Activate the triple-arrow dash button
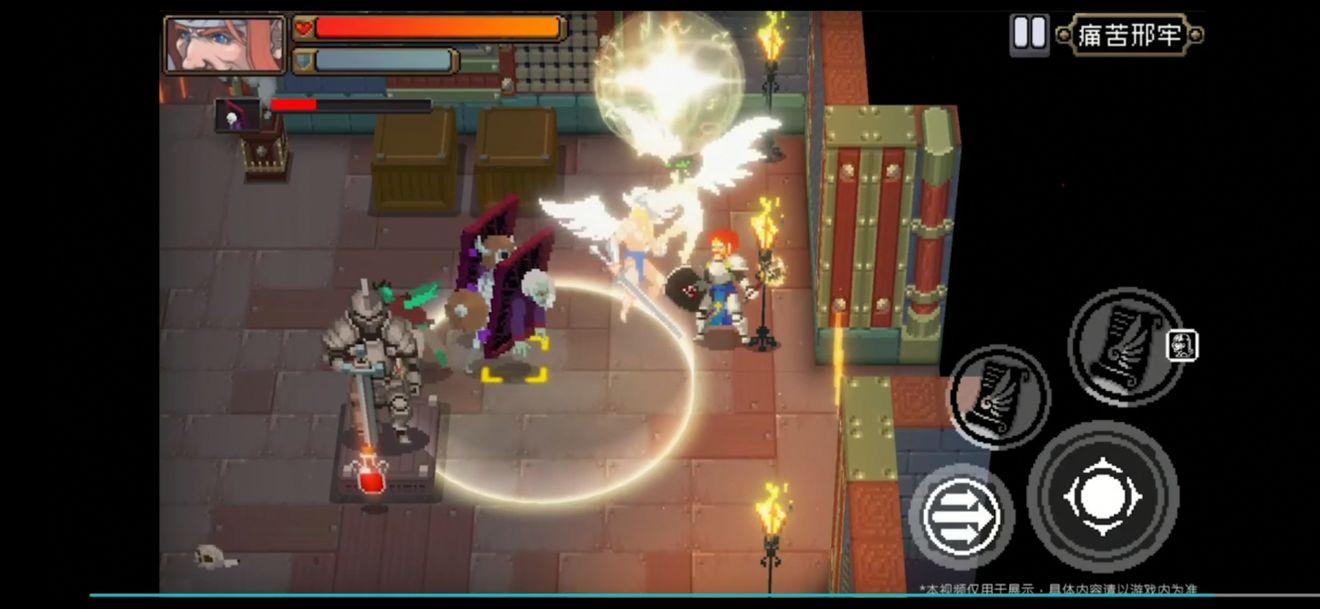Screen dimensions: 1320x609 pos(961,517)
